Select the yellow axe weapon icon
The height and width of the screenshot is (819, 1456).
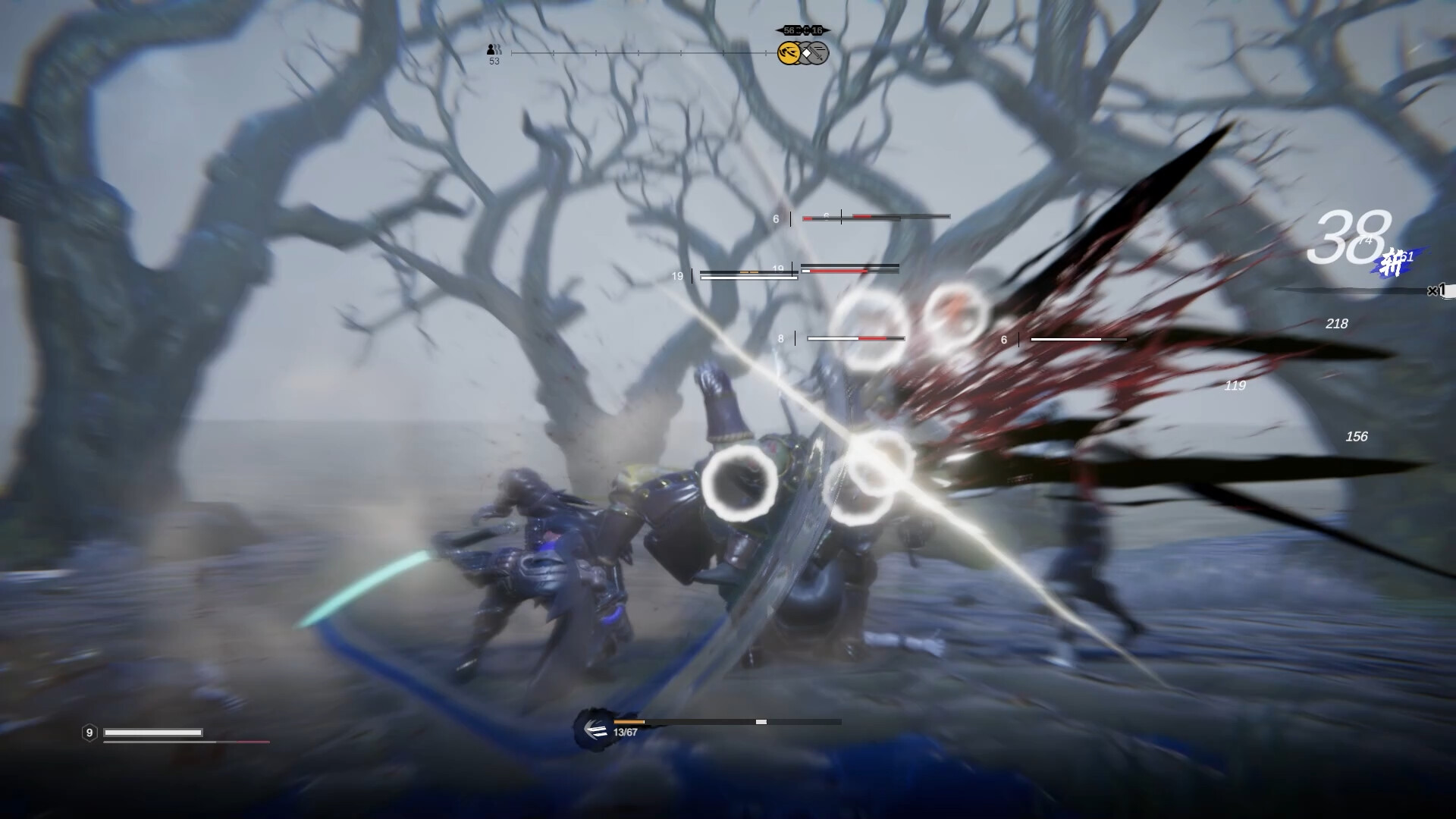coord(787,54)
